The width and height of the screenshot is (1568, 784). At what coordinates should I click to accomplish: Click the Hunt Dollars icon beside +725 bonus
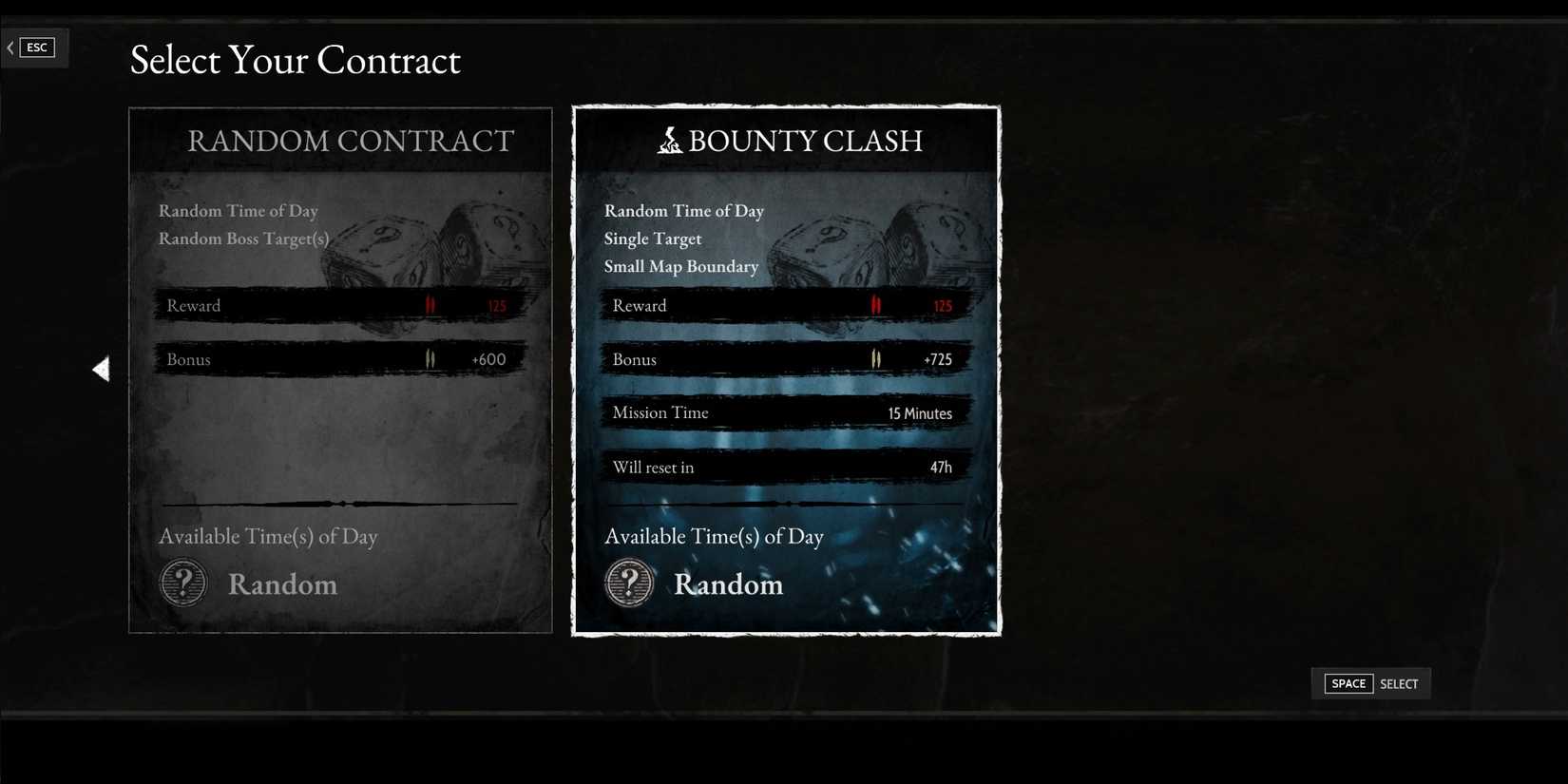click(876, 358)
